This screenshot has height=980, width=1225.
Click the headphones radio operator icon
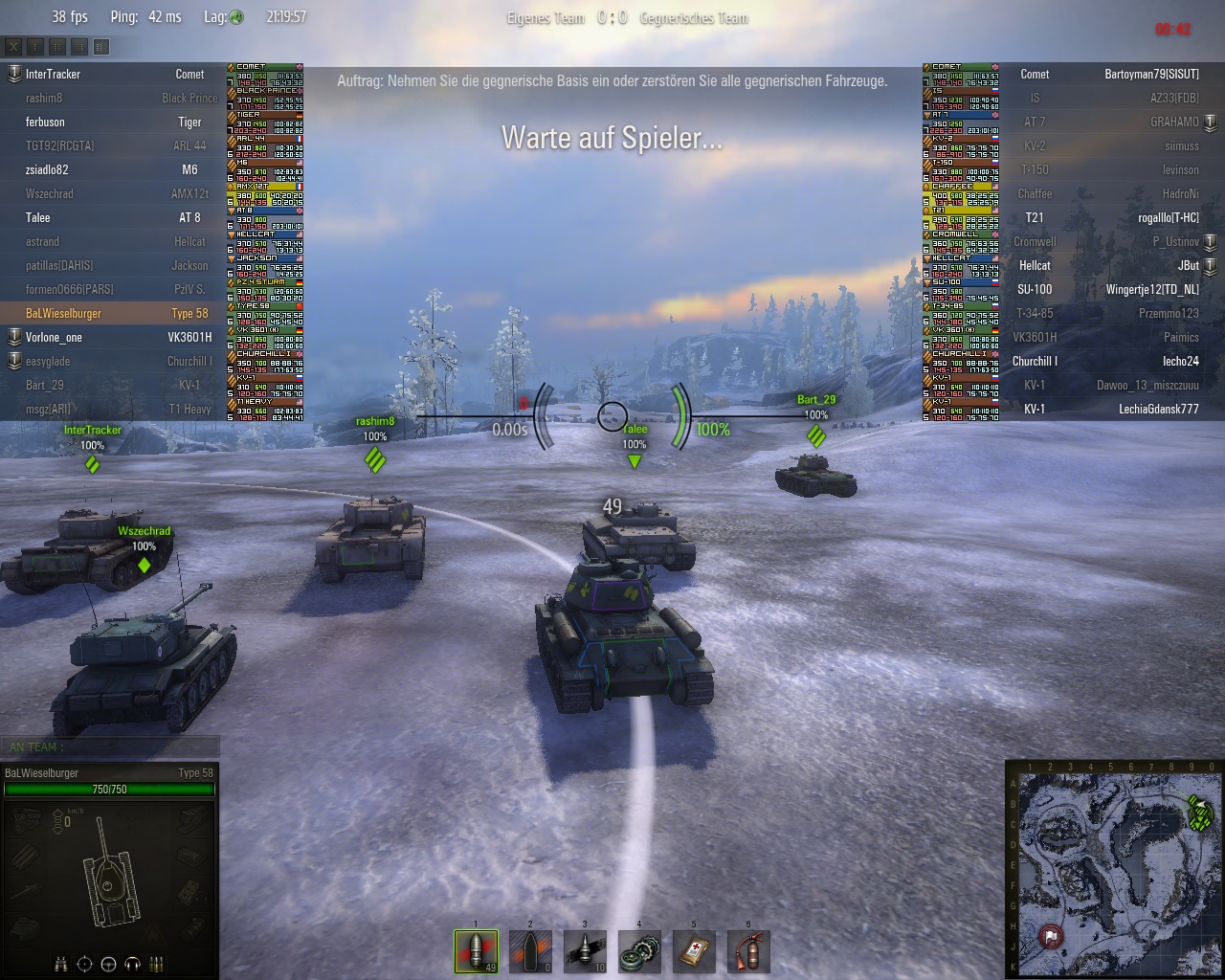[133, 964]
